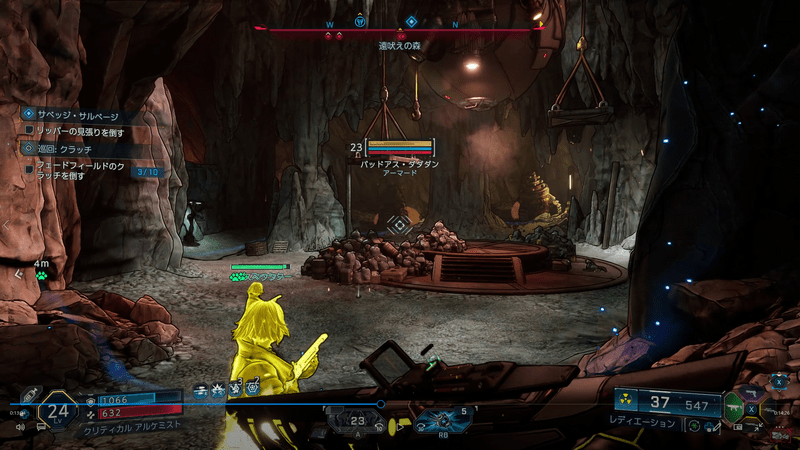This screenshot has width=800, height=450.
Task: Click the level 24 character badge
Action: pyautogui.click(x=58, y=410)
